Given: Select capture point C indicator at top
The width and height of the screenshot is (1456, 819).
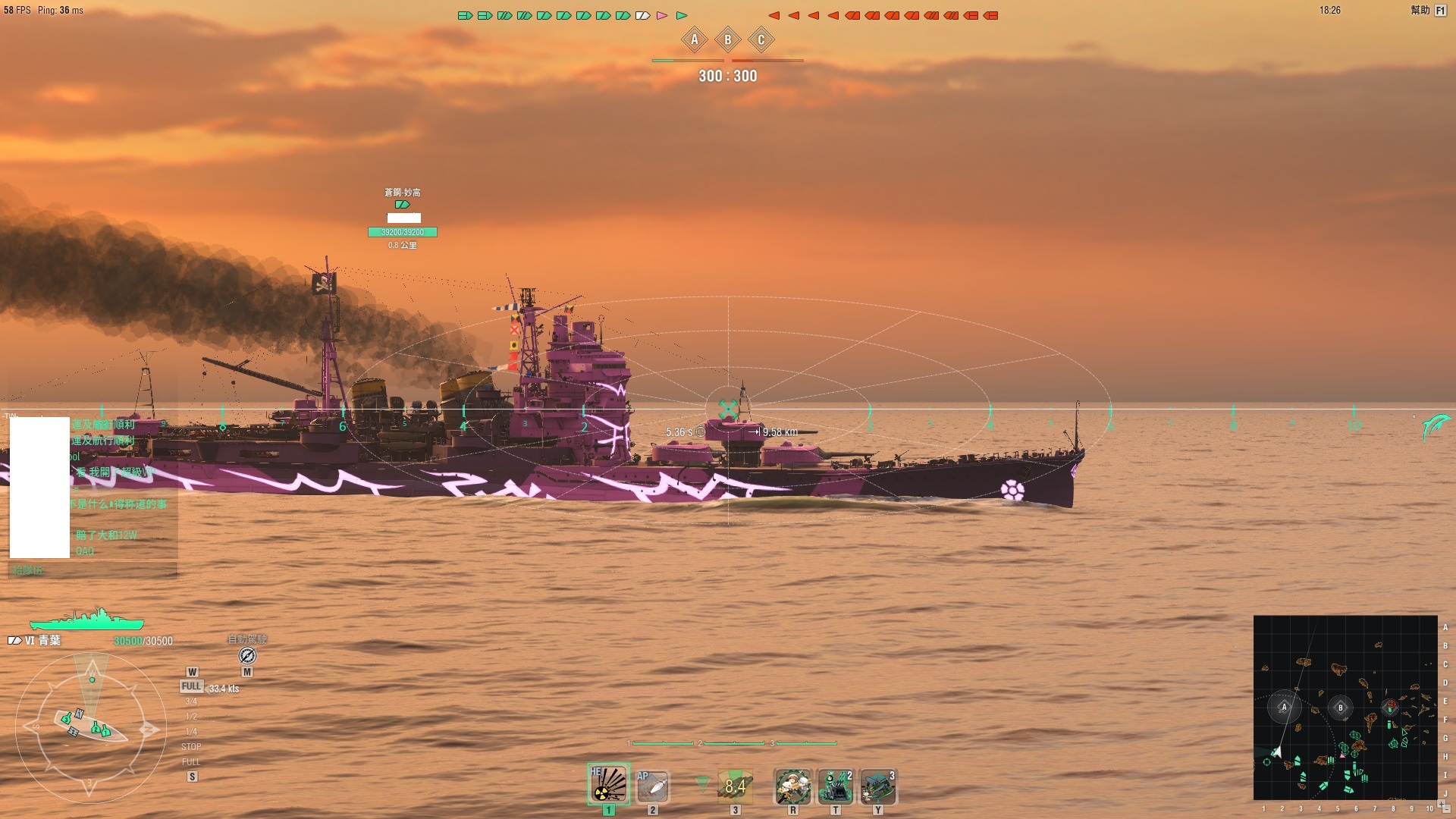Looking at the screenshot, I should pyautogui.click(x=761, y=40).
